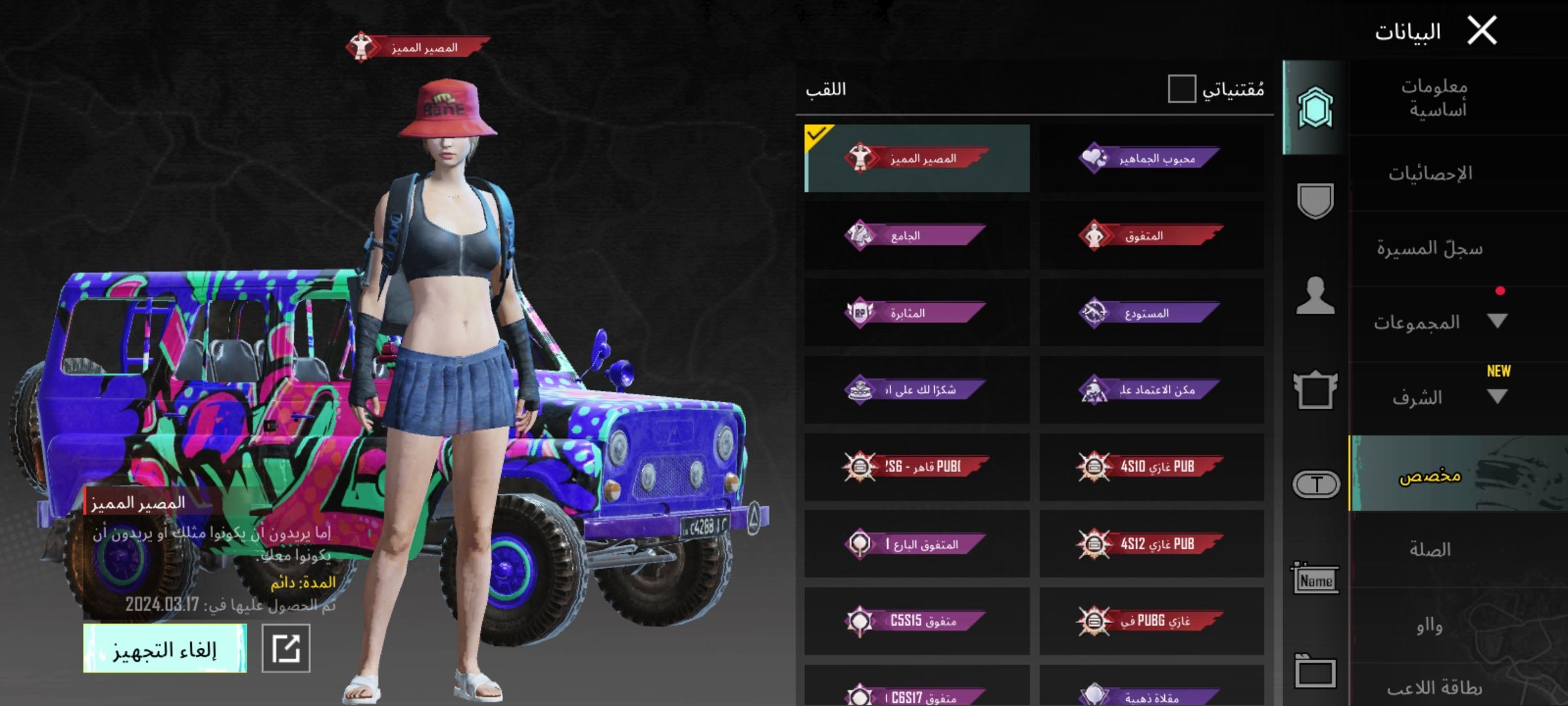Open the Name card category tab
This screenshot has height=706, width=1568.
1315,580
